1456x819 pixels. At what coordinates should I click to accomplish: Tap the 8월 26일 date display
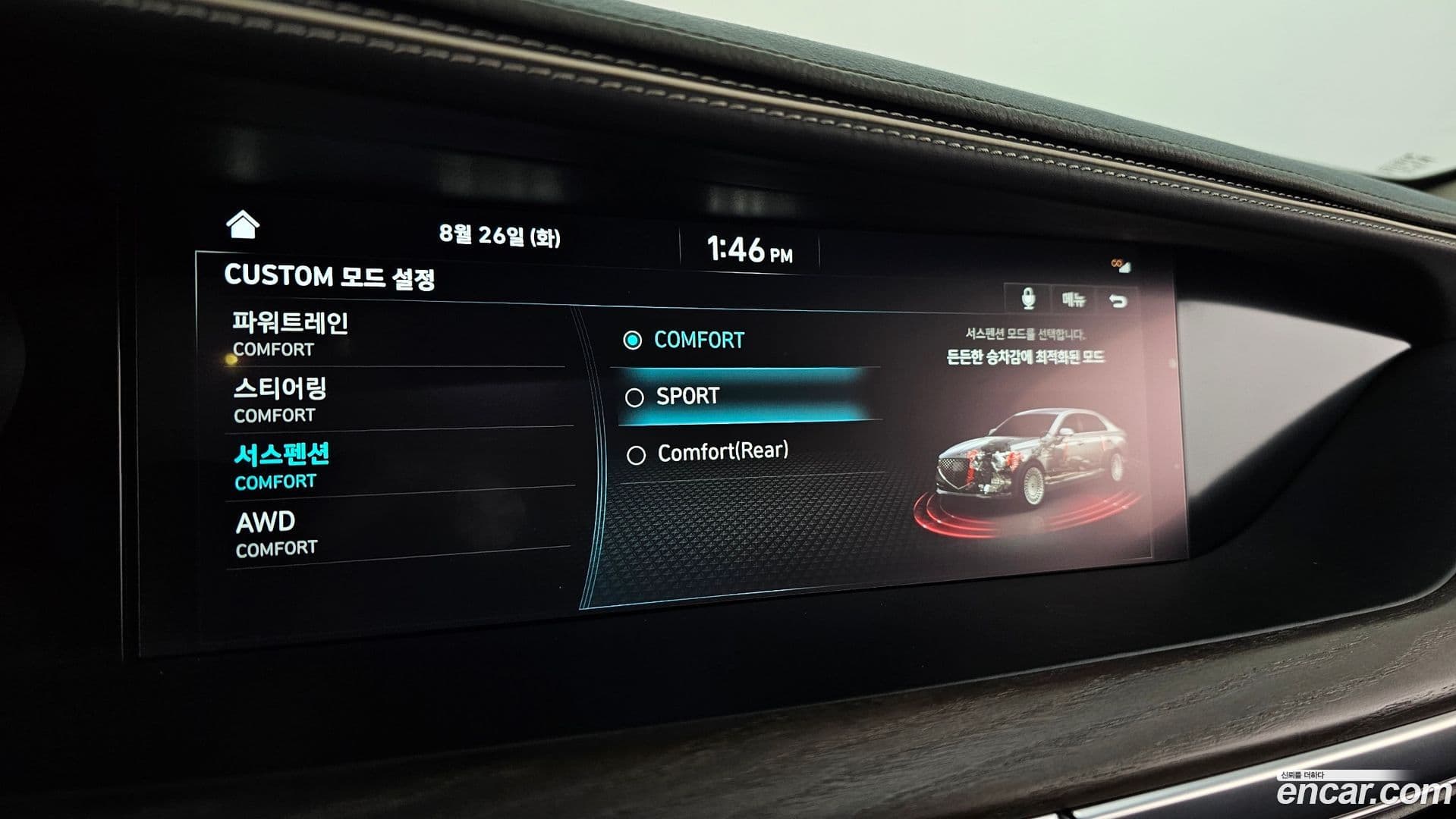pyautogui.click(x=498, y=235)
